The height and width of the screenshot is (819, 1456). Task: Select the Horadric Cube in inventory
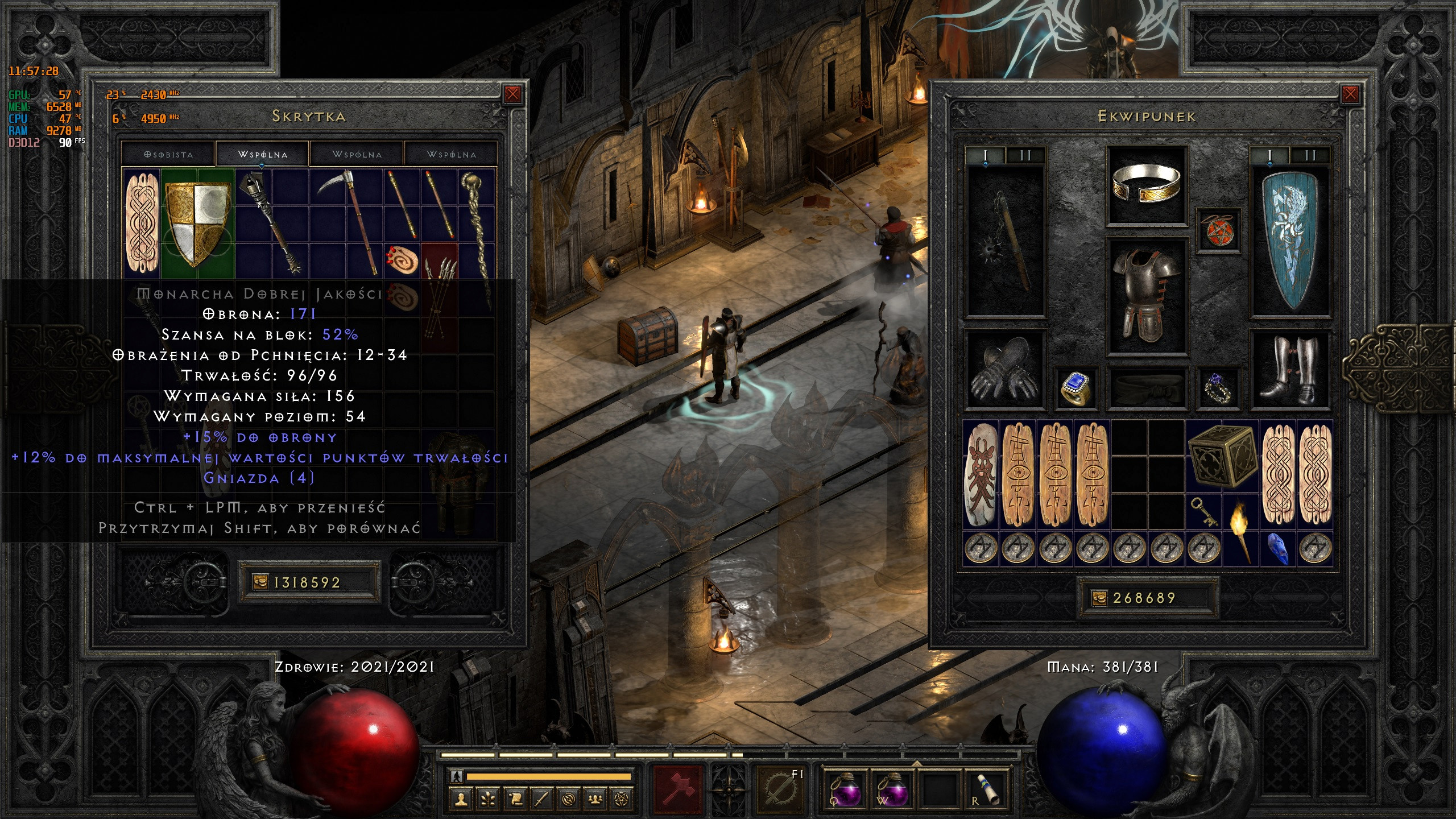1222,457
